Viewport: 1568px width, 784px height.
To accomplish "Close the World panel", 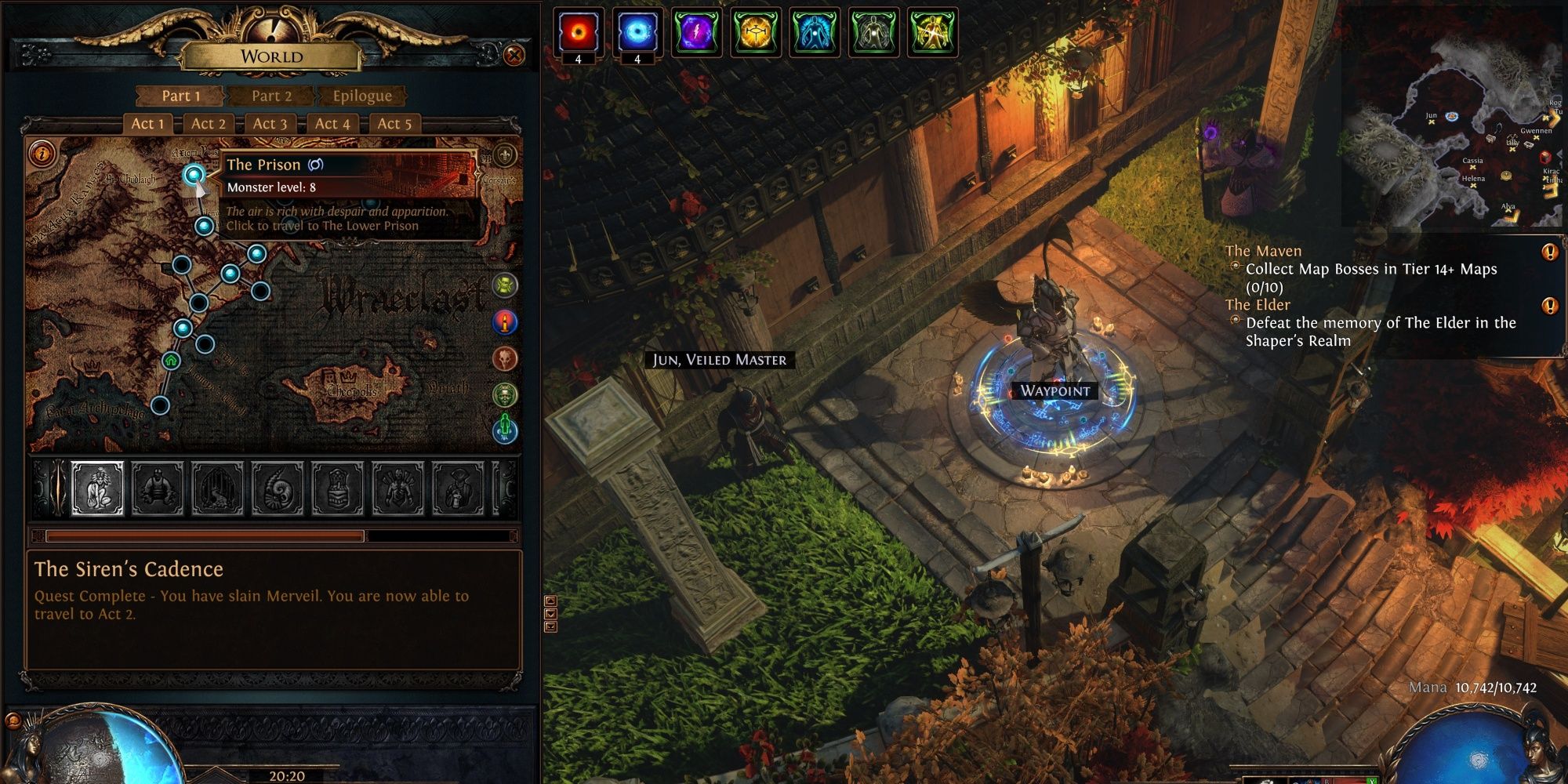I will point(514,55).
